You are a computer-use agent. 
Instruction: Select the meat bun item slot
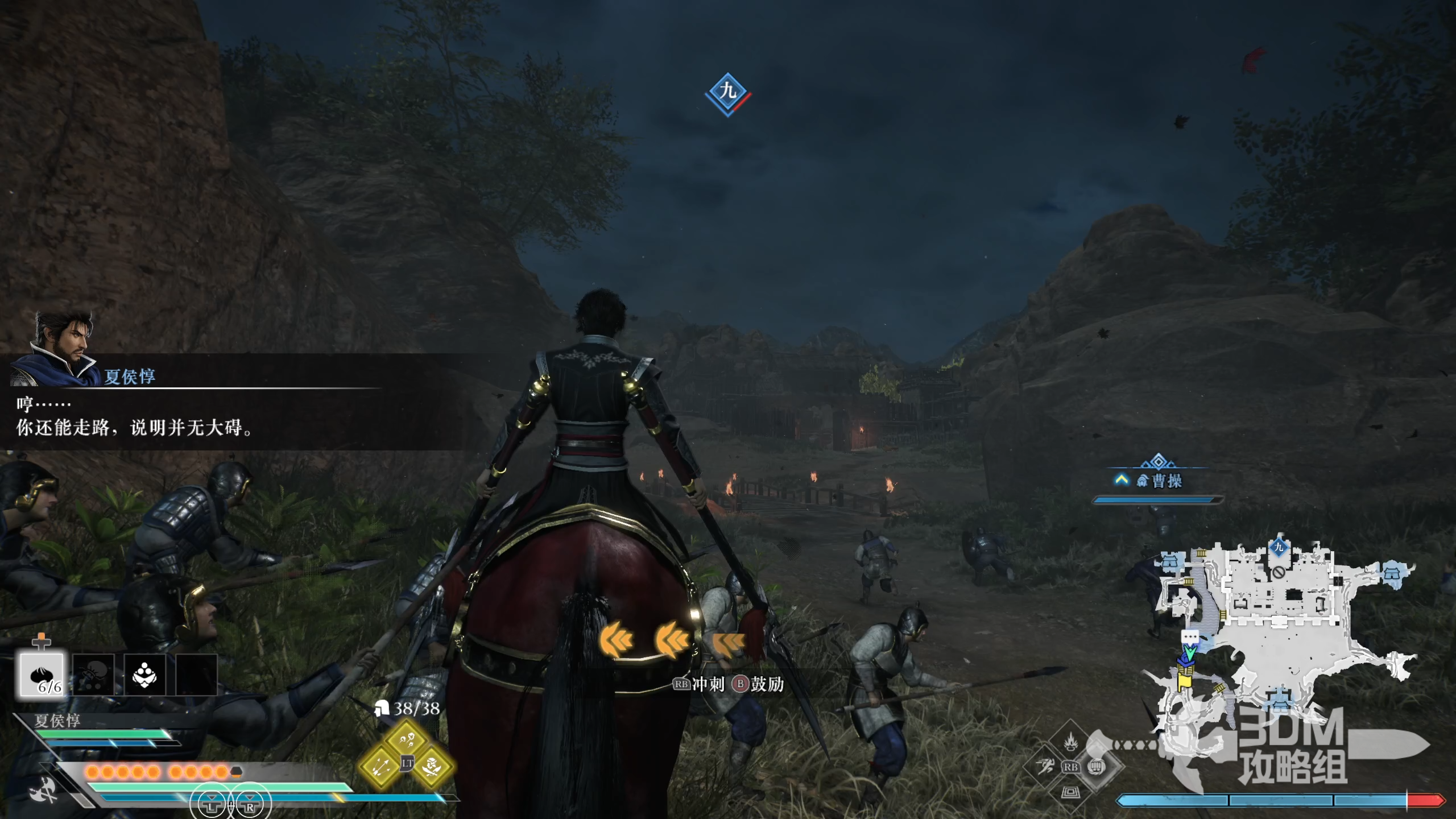tap(42, 675)
